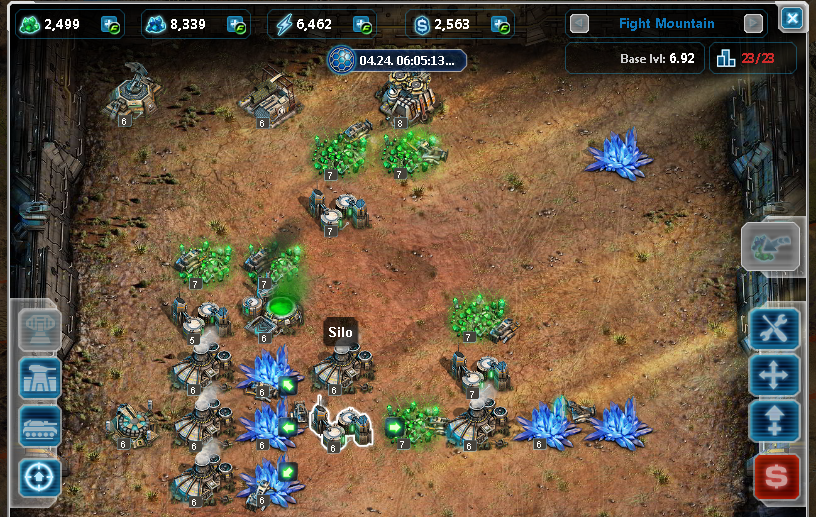Viewport: 816px width, 517px height.
Task: Activate the red sell dollar button
Action: [776, 476]
